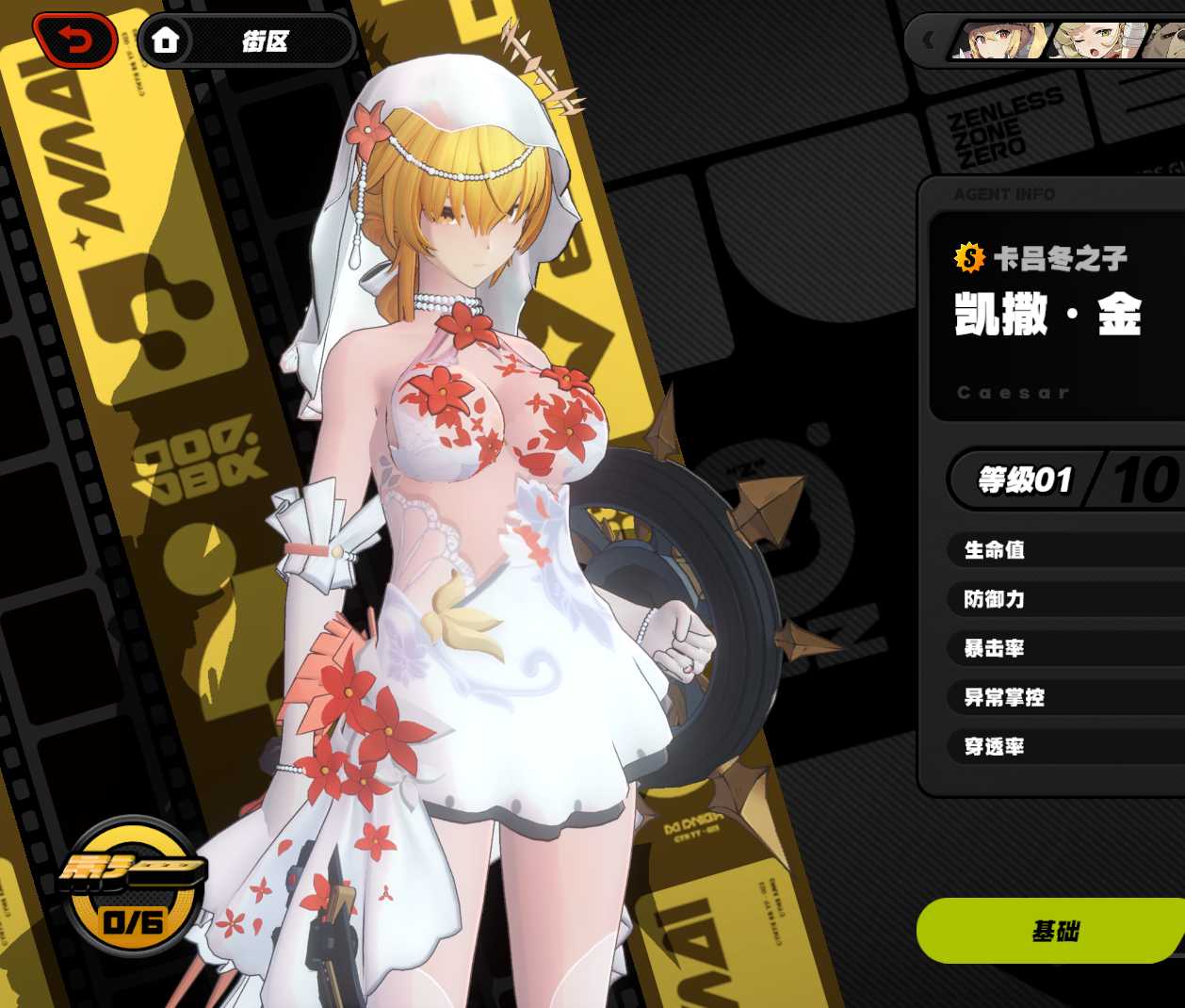This screenshot has width=1185, height=1008.
Task: Go home via the 街区 button
Action: [247, 41]
